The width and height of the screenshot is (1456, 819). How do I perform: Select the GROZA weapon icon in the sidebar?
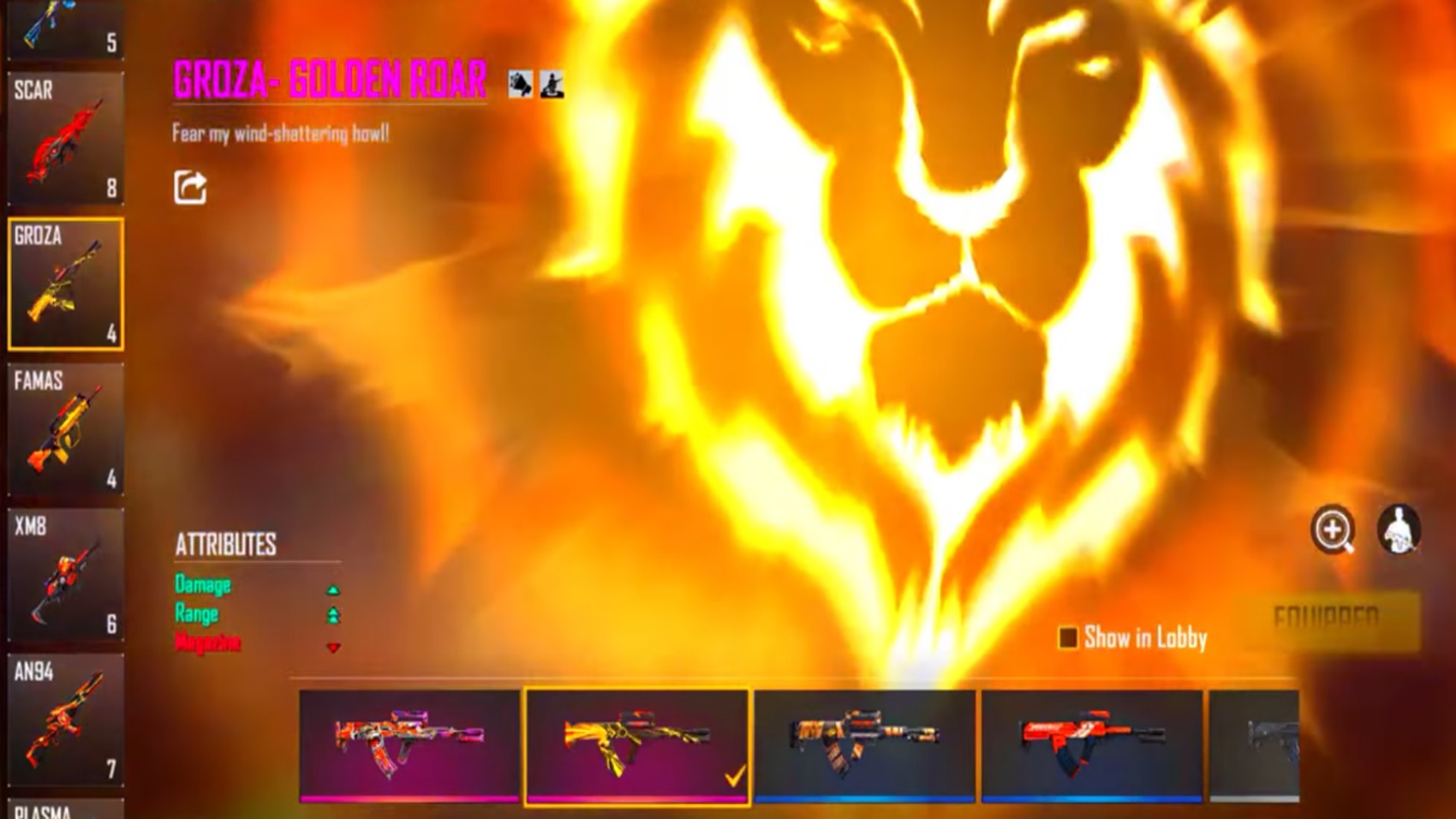[x=64, y=283]
